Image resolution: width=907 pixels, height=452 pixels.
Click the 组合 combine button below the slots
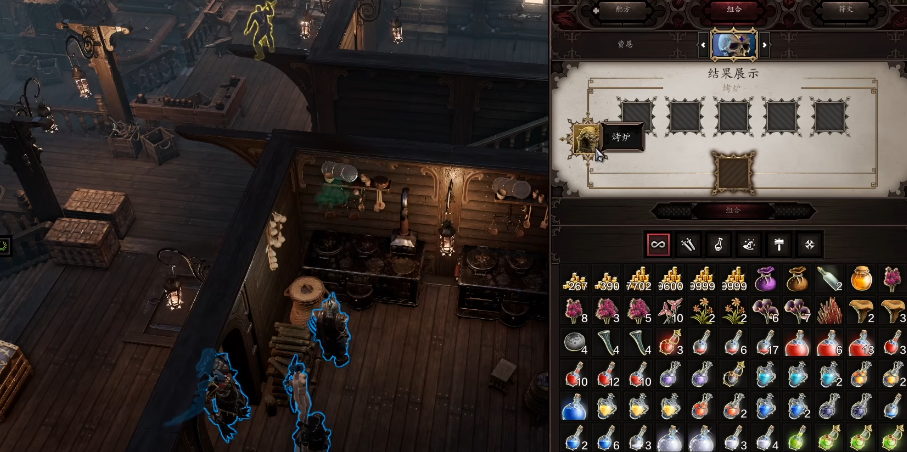tap(733, 210)
